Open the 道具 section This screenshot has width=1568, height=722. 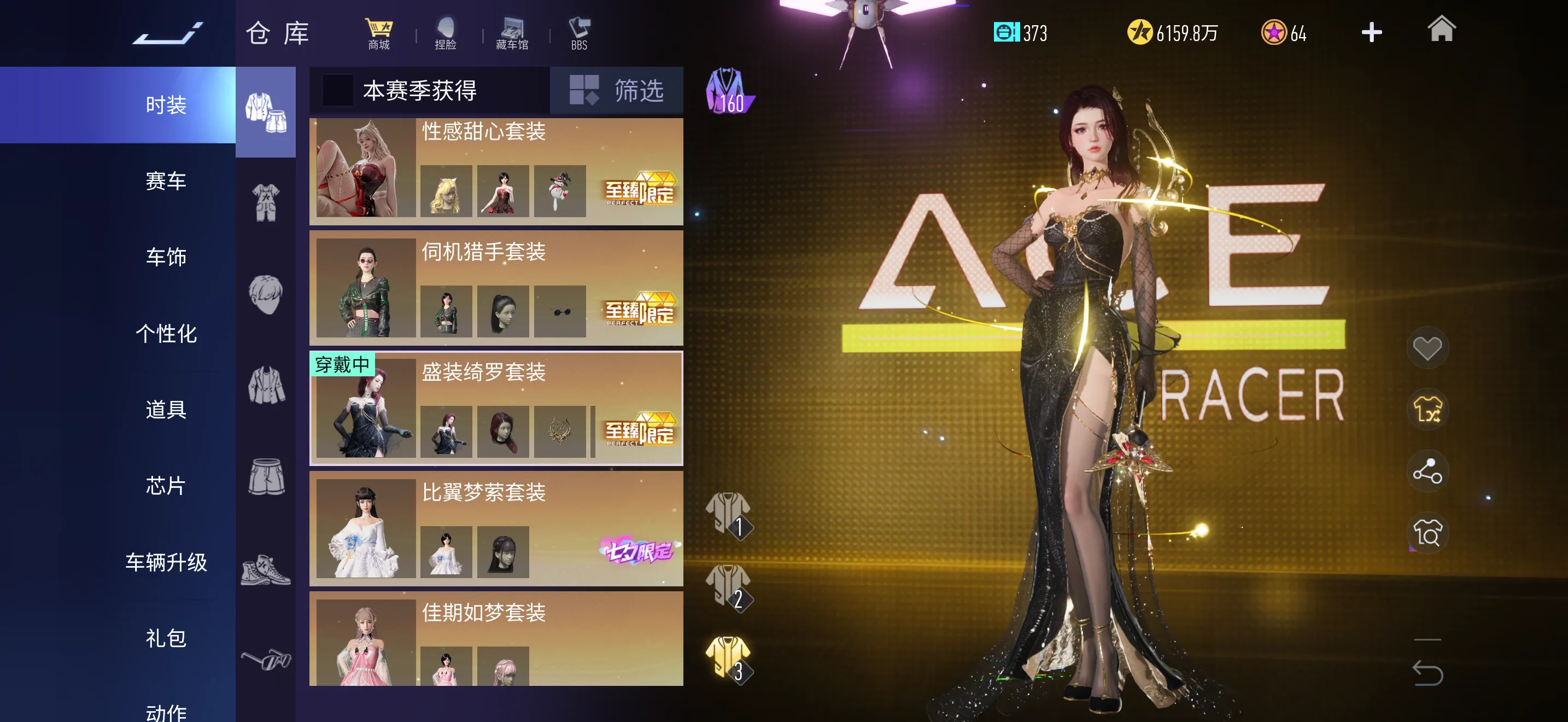coord(166,409)
